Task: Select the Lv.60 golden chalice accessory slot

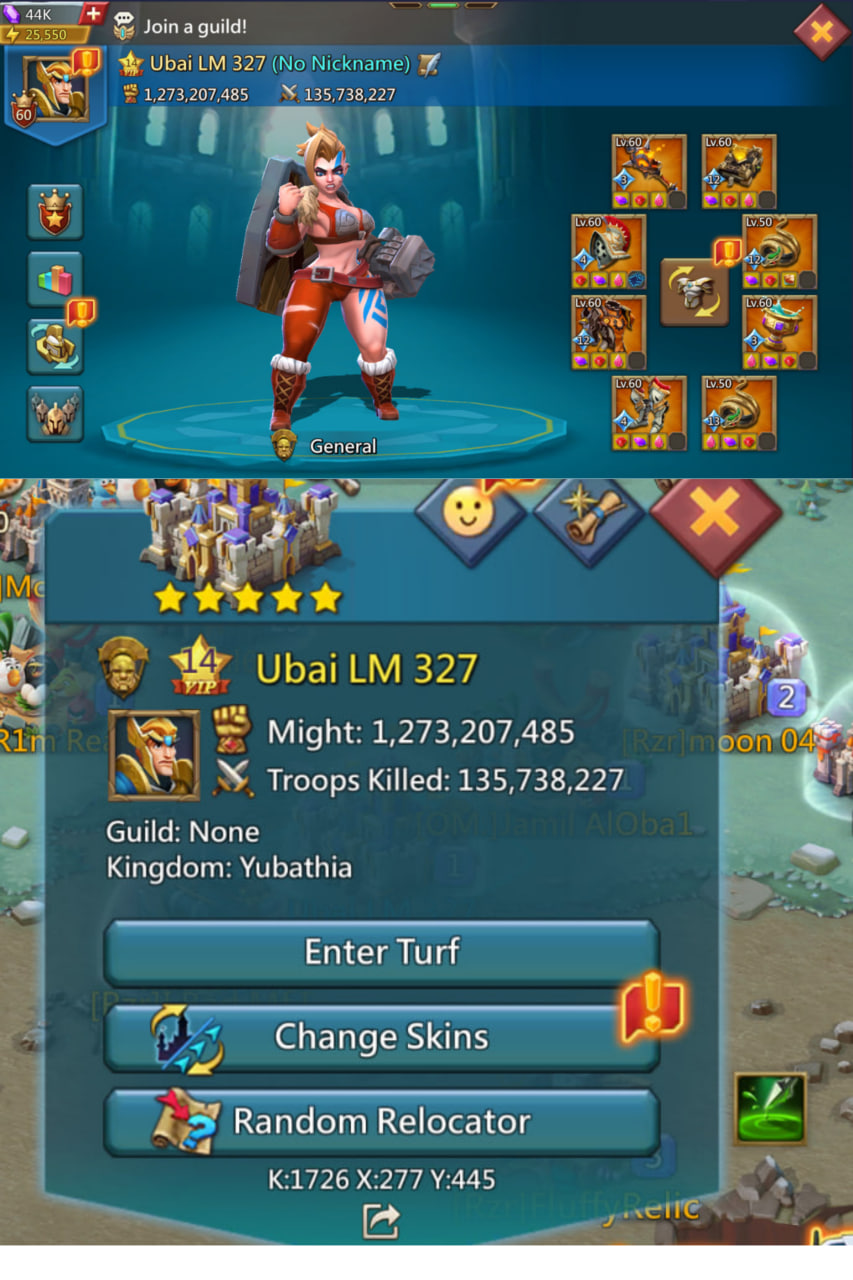Action: point(779,332)
